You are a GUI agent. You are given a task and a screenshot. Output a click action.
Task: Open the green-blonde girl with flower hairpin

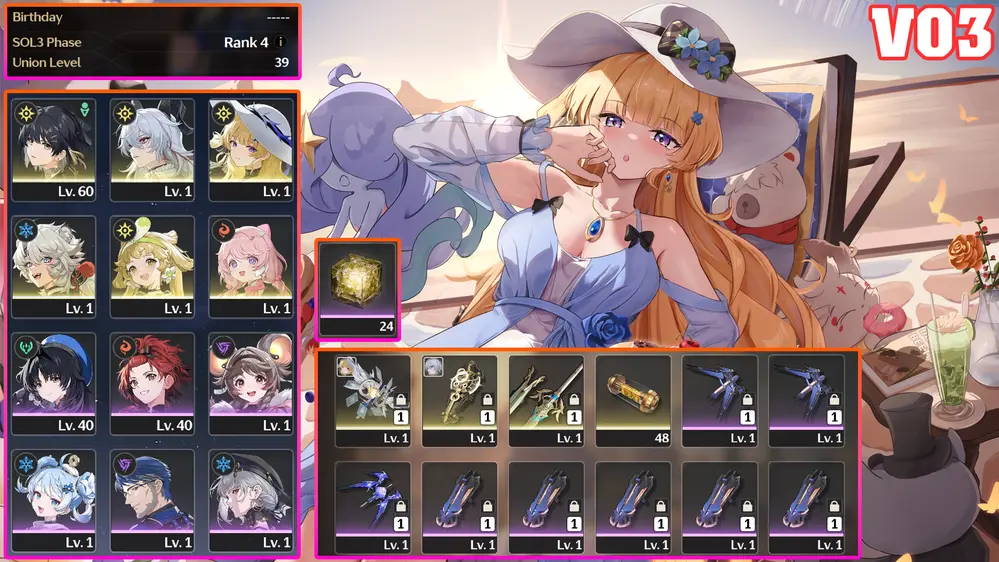click(151, 265)
